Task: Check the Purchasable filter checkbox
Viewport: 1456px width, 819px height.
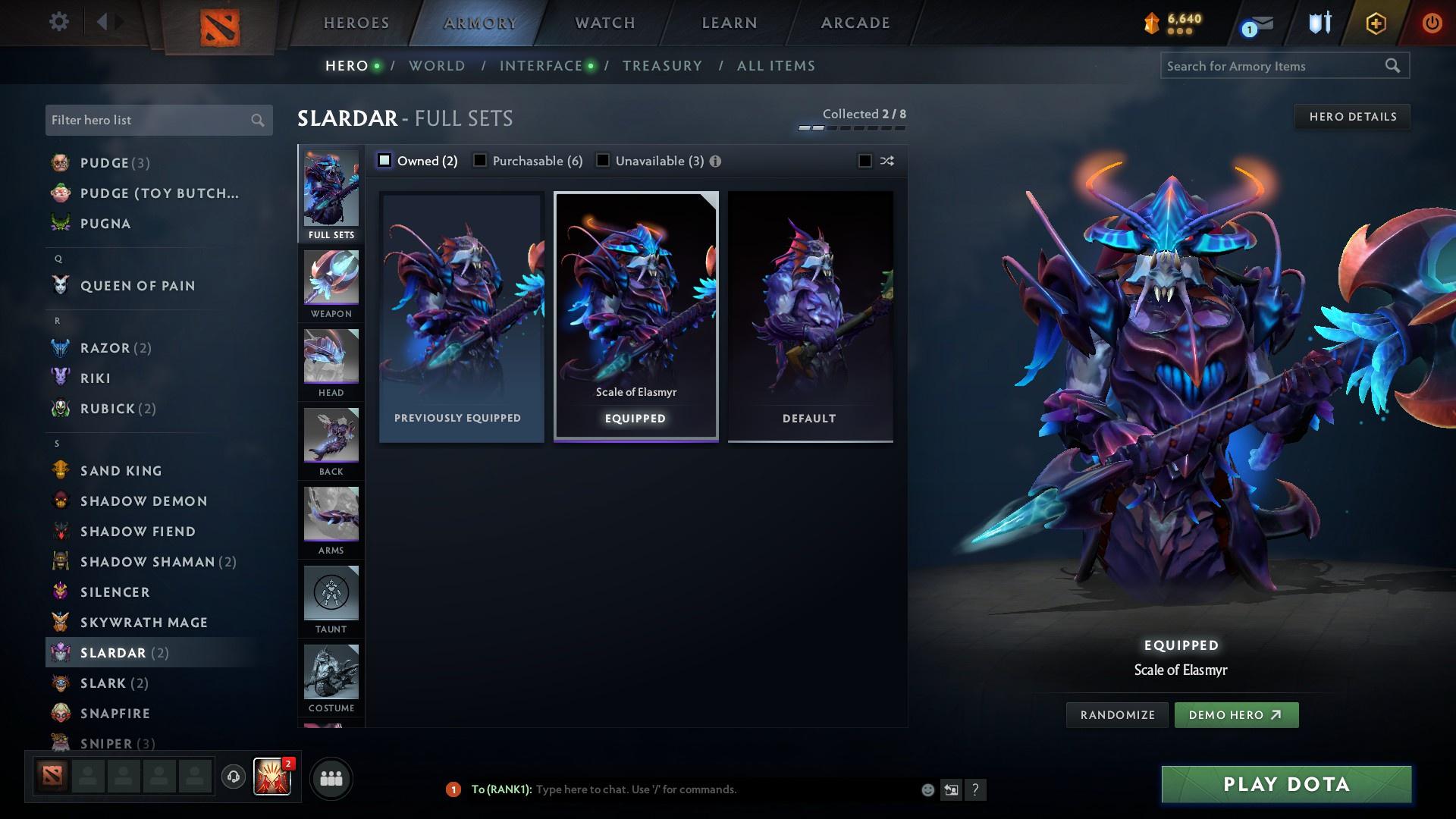Action: [x=479, y=160]
